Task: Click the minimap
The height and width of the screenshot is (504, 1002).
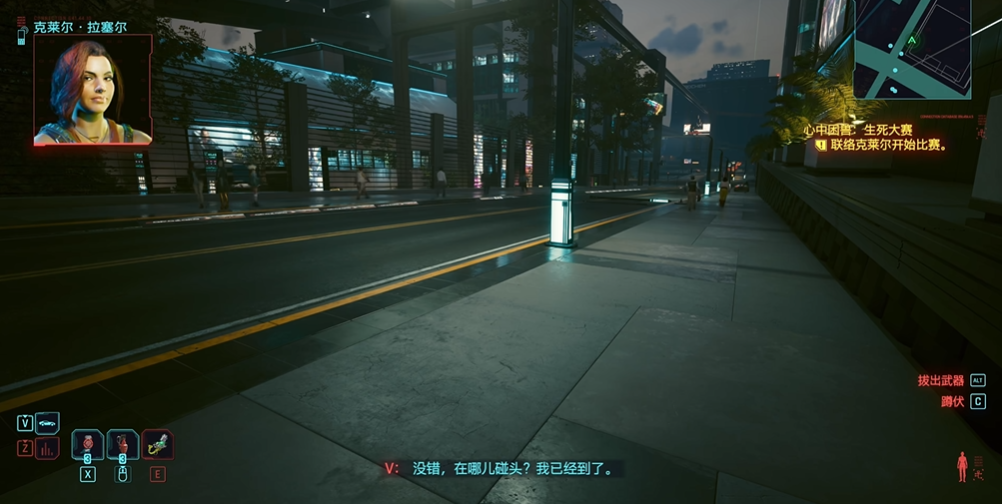Action: [912, 49]
